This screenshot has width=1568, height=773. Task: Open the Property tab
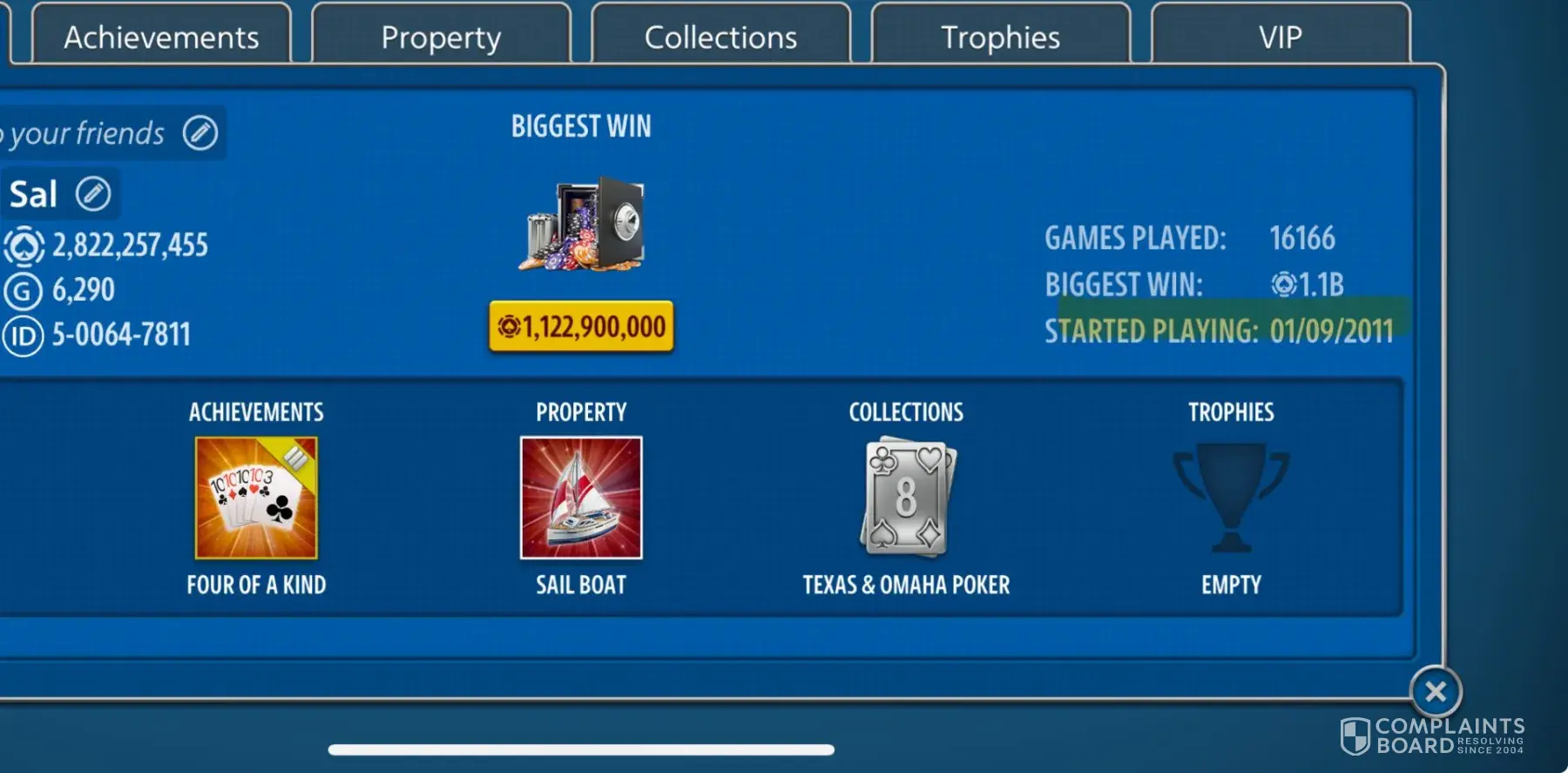pyautogui.click(x=441, y=37)
